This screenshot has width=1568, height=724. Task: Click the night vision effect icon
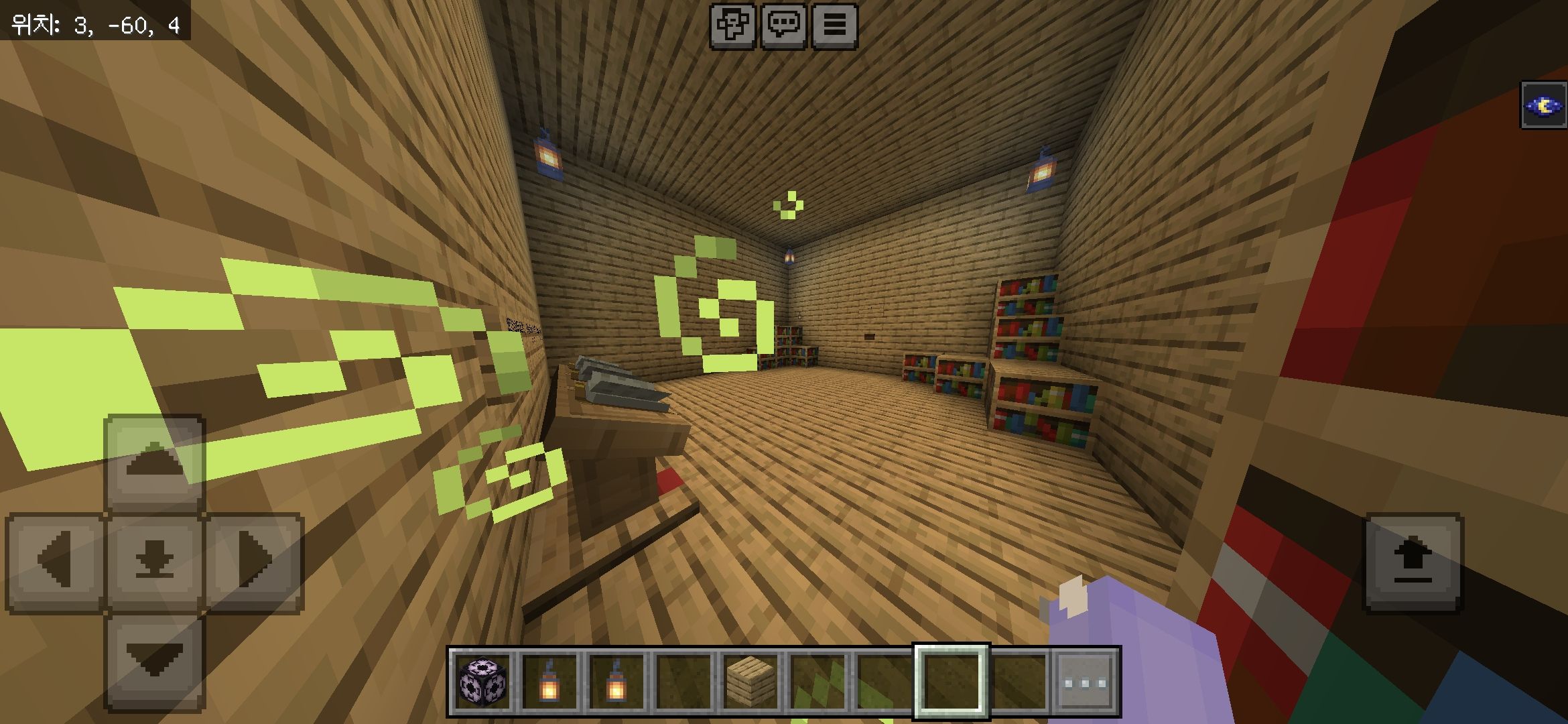click(x=1543, y=105)
